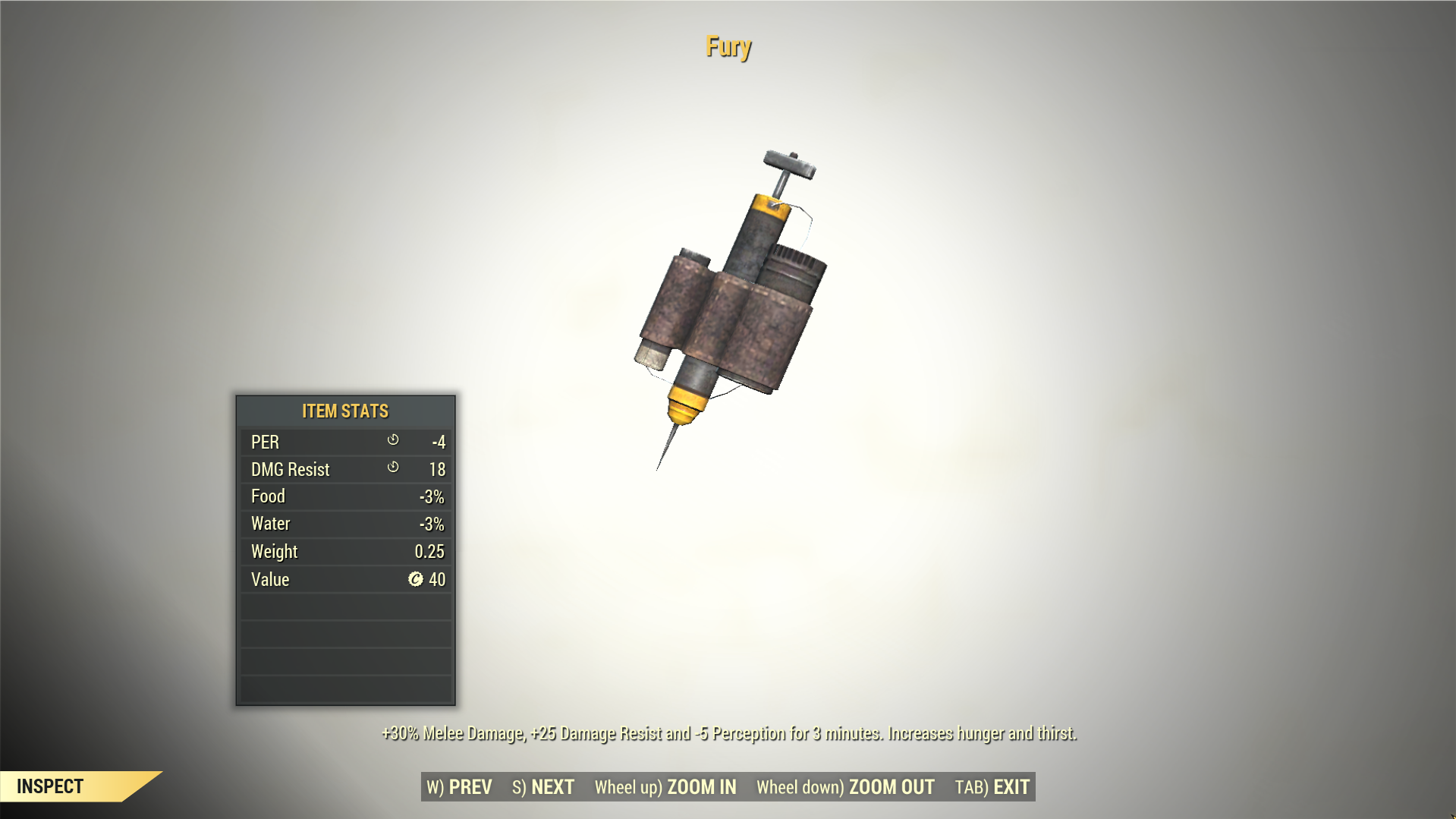Close the inspect view with EXIT
This screenshot has height=819, width=1456.
[x=992, y=787]
